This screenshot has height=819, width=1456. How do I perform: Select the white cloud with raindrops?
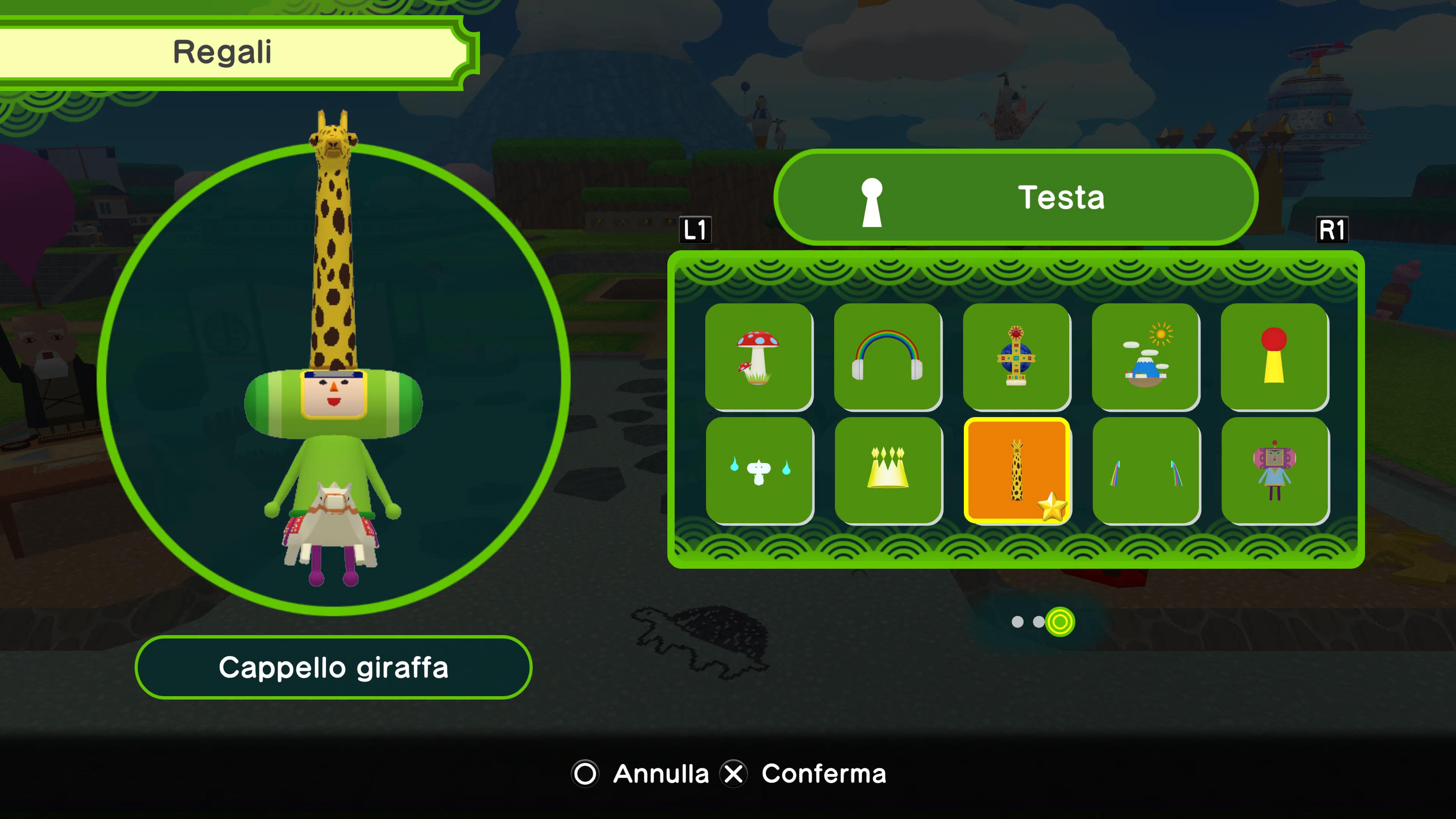(x=759, y=470)
